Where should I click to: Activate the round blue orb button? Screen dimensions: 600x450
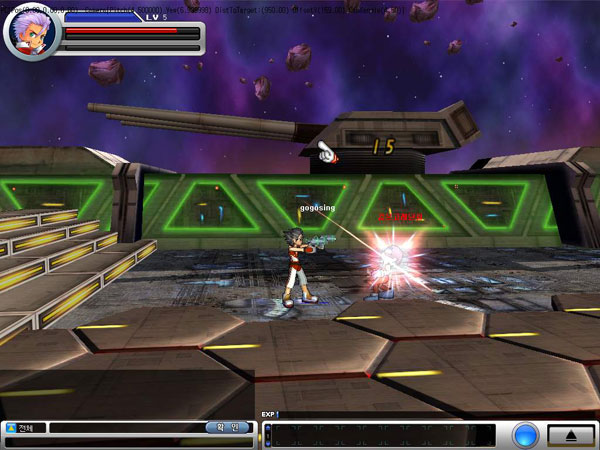[525, 436]
